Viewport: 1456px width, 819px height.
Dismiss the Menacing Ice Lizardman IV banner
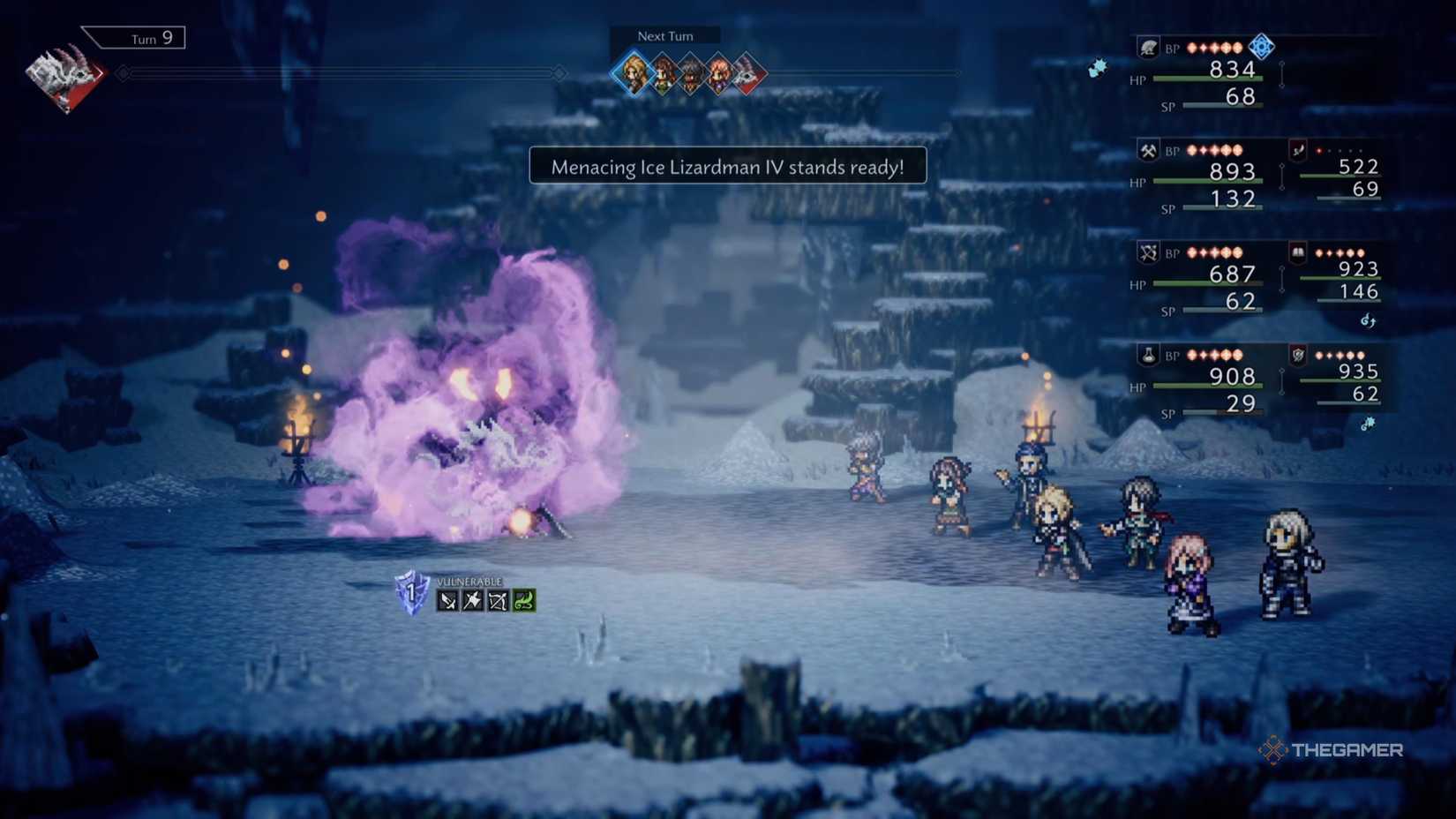pyautogui.click(x=727, y=166)
